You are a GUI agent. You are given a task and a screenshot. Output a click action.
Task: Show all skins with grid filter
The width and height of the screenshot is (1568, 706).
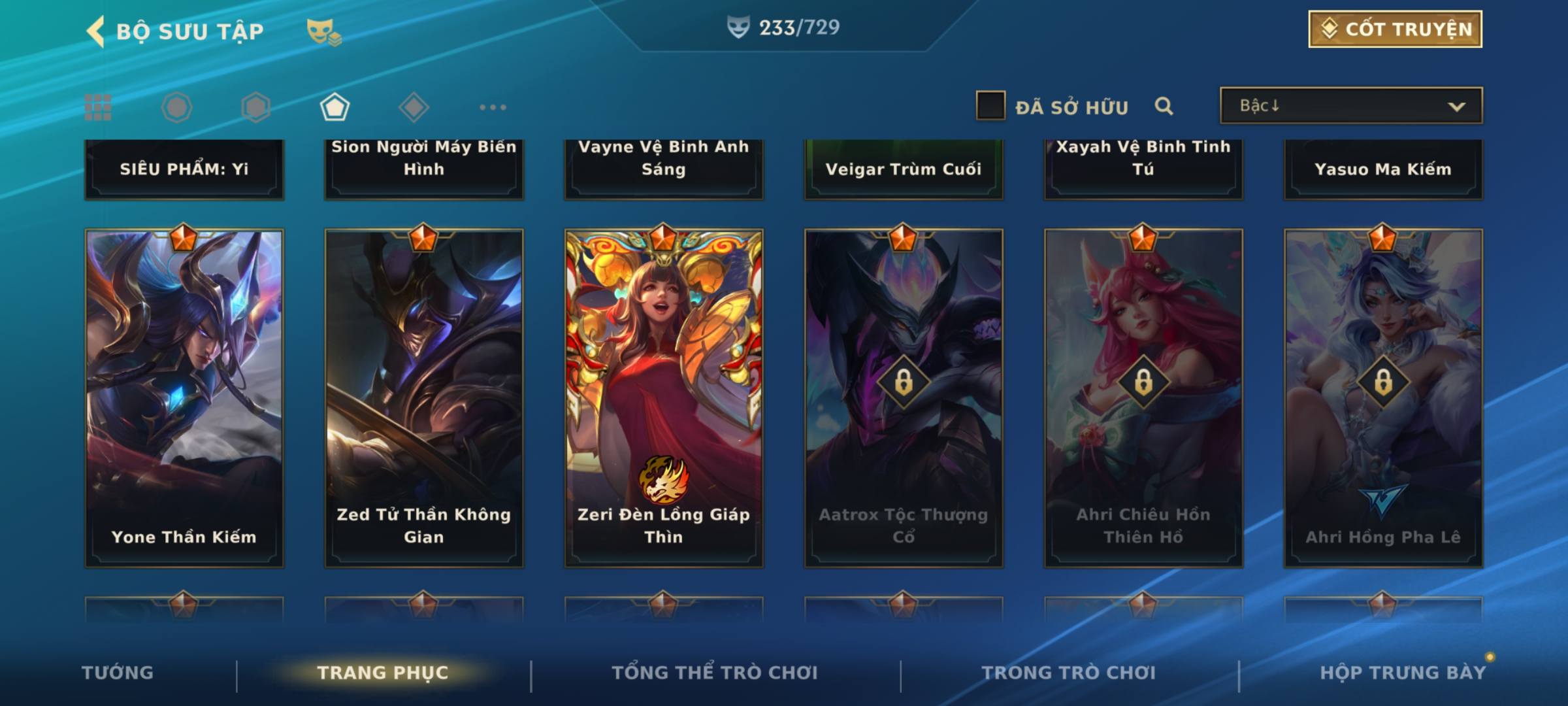click(x=98, y=107)
